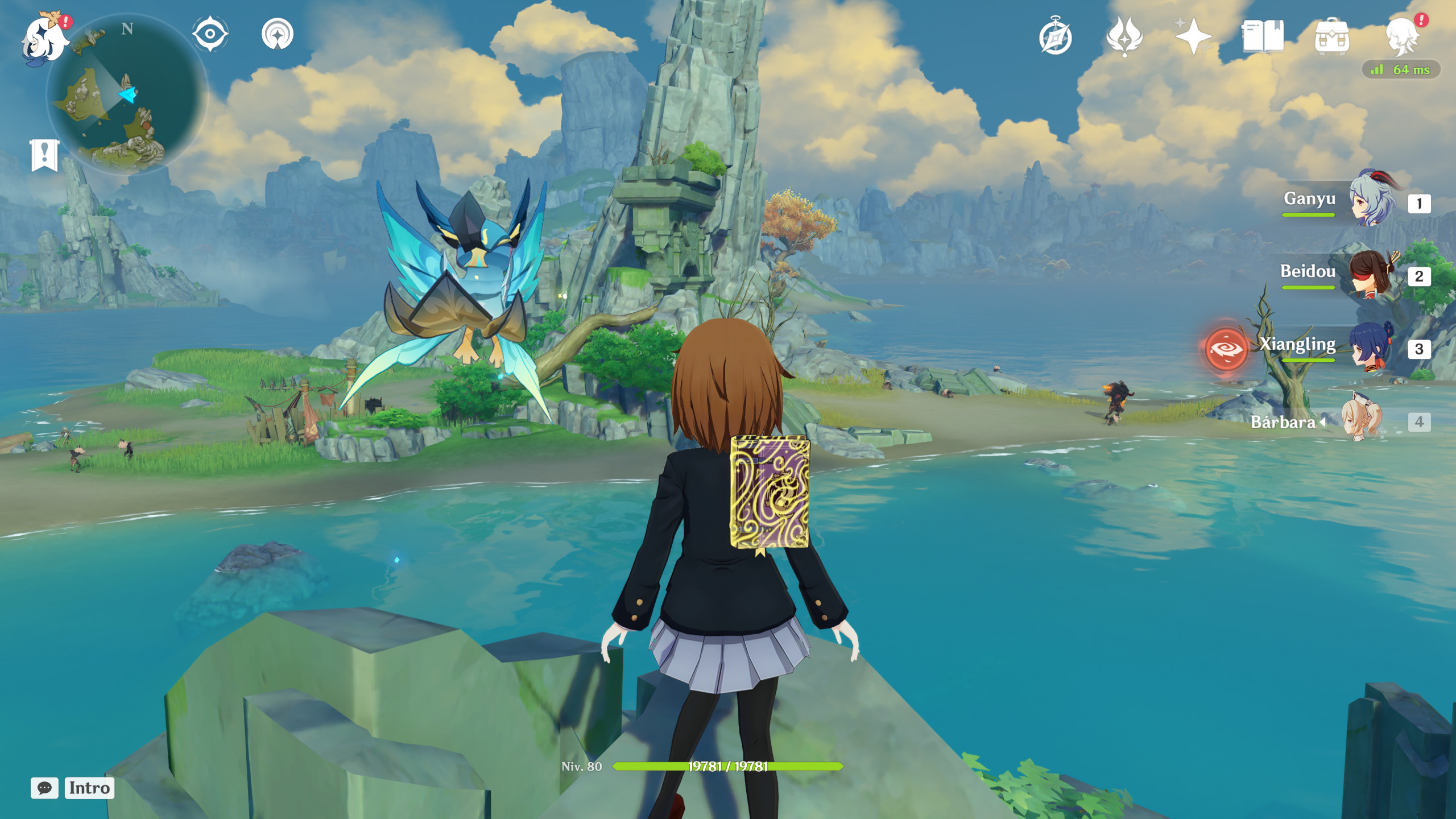This screenshot has height=819, width=1456.
Task: Click the quest navigation icon beside Elemental Sight
Action: point(277,34)
